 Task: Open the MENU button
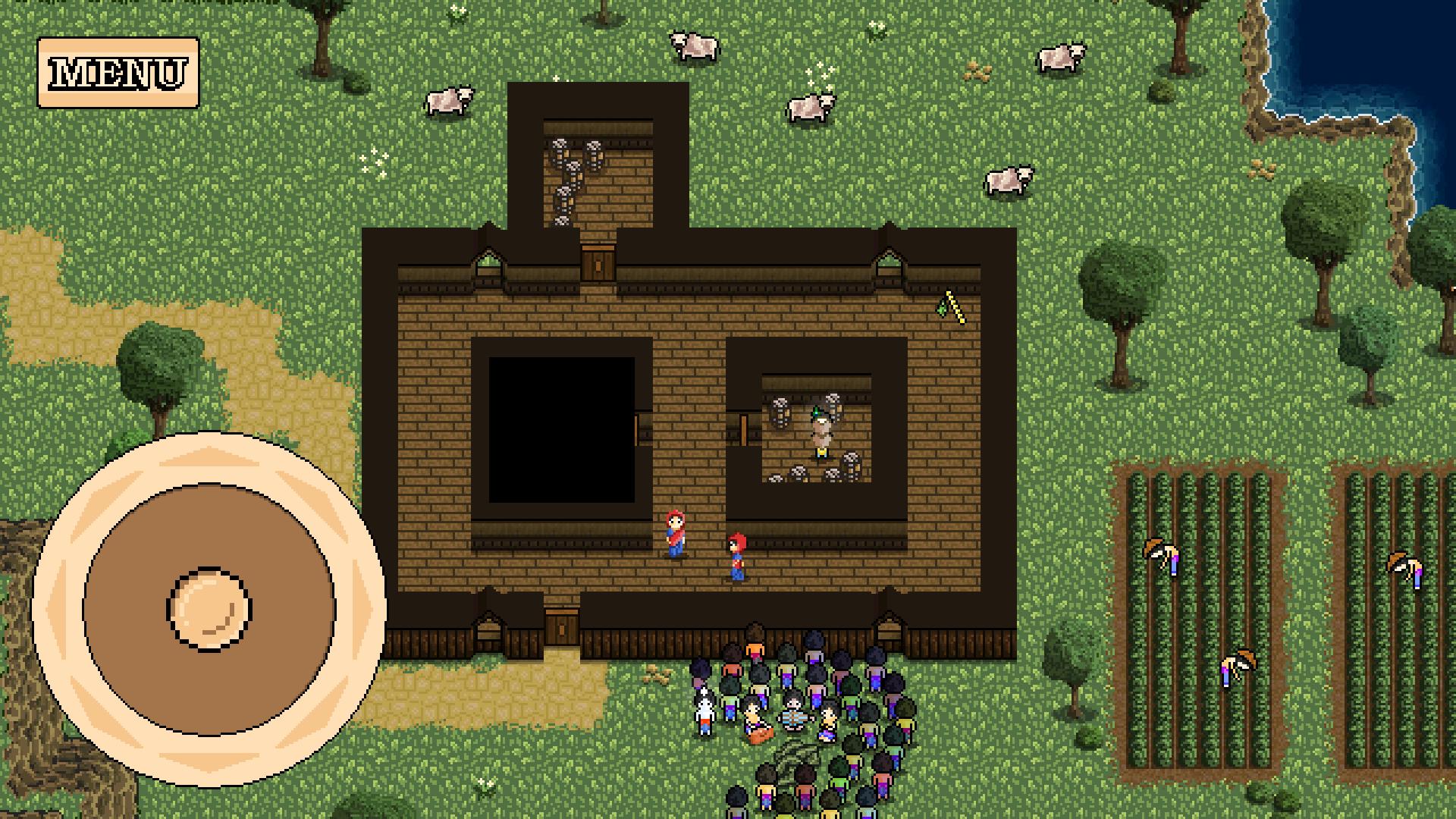click(x=118, y=73)
